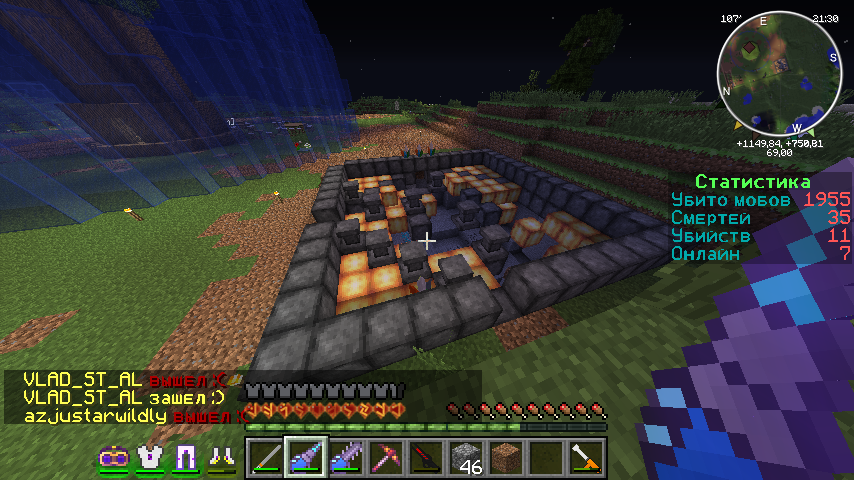
Task: Click the chat message log
Action: point(125,398)
